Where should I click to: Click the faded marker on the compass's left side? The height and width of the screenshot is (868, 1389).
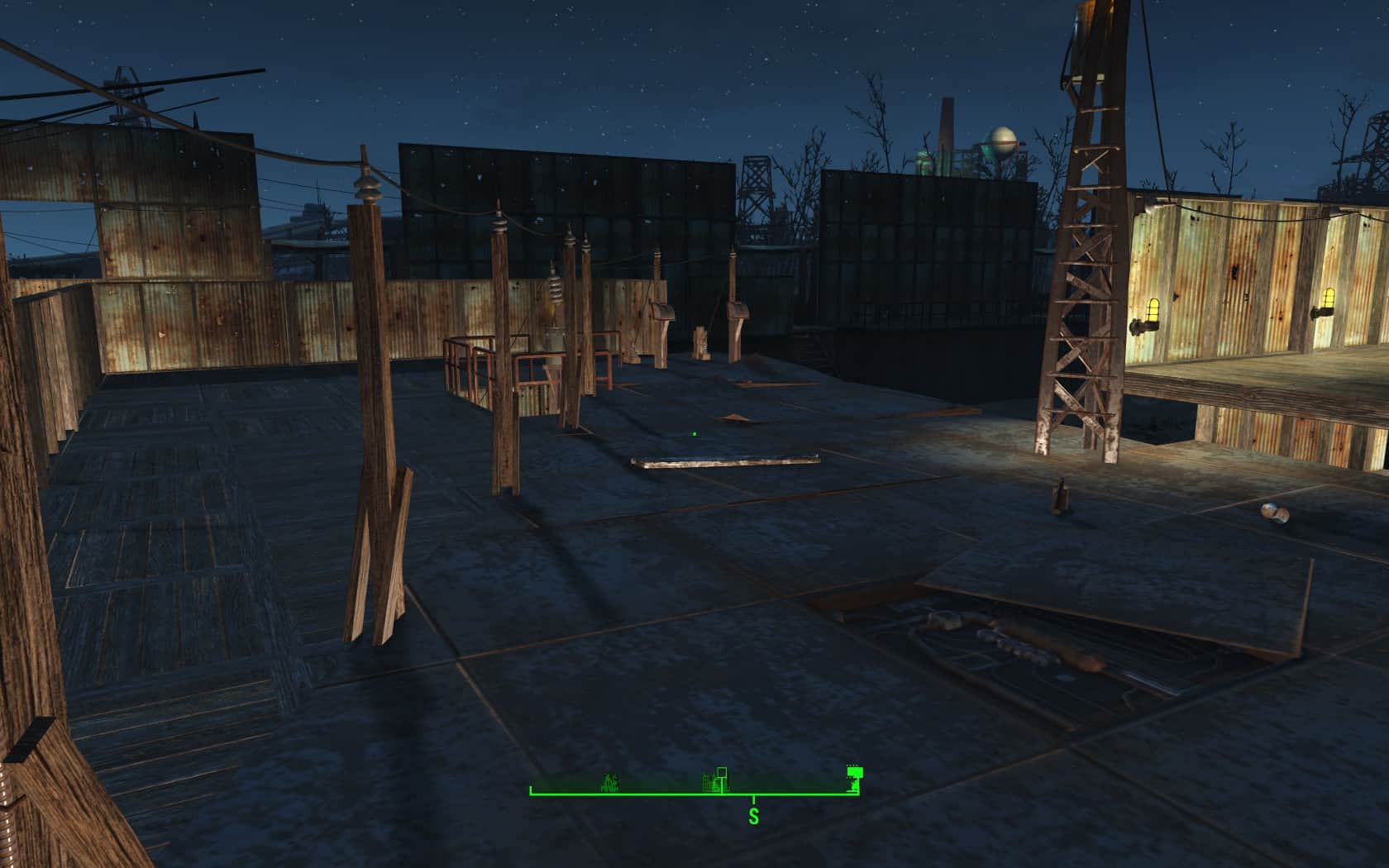[x=610, y=782]
